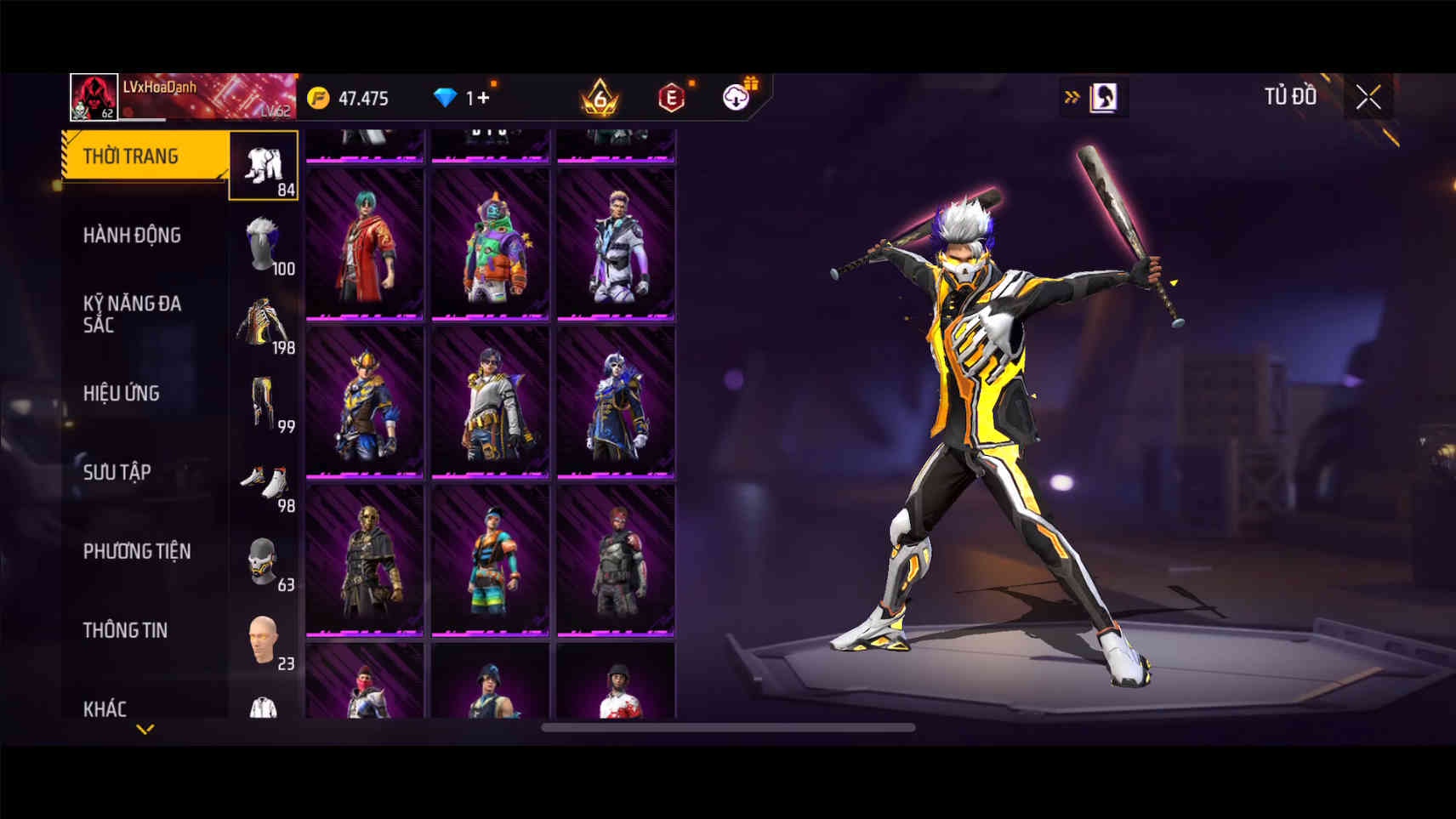Open the jacket subcategory showing 198
The image size is (1456, 819).
pos(264,325)
